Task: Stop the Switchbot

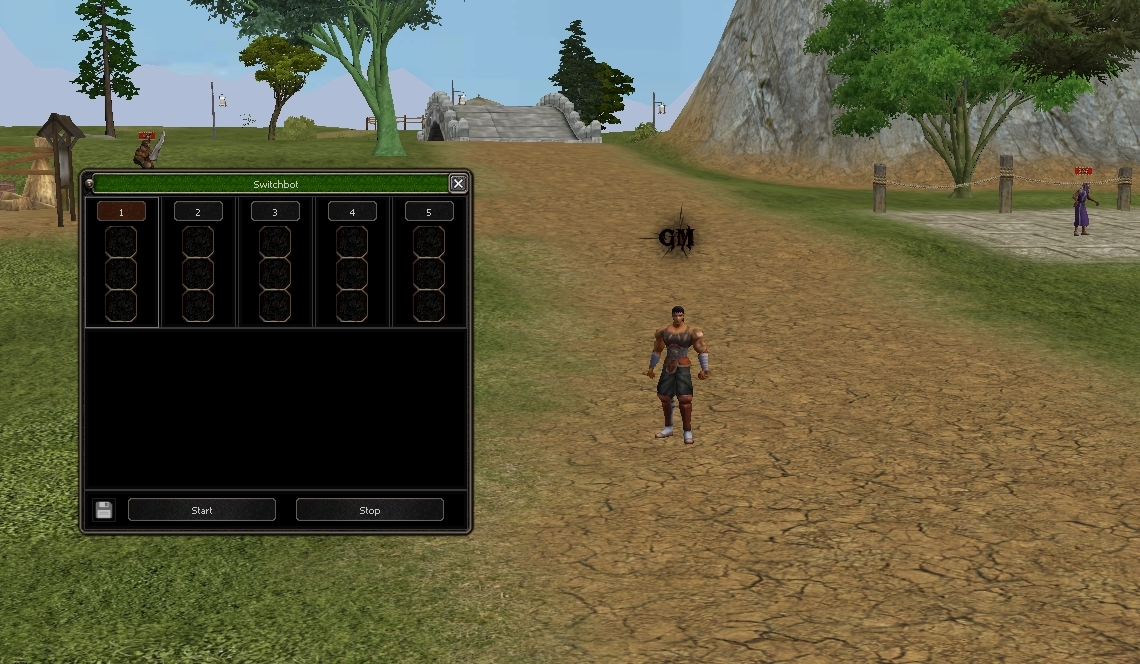Action: click(x=369, y=510)
